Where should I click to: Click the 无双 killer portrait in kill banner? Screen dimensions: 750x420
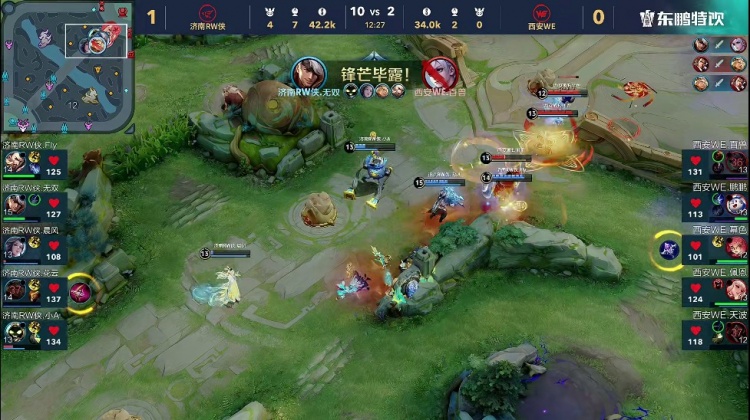point(308,73)
